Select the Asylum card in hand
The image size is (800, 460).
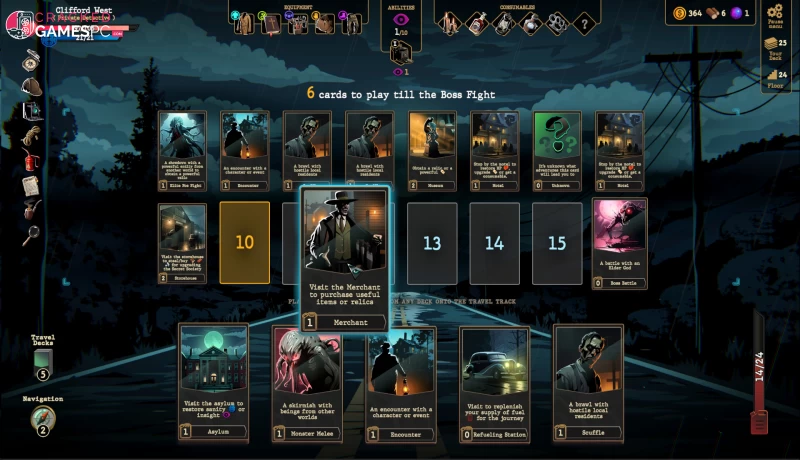213,381
